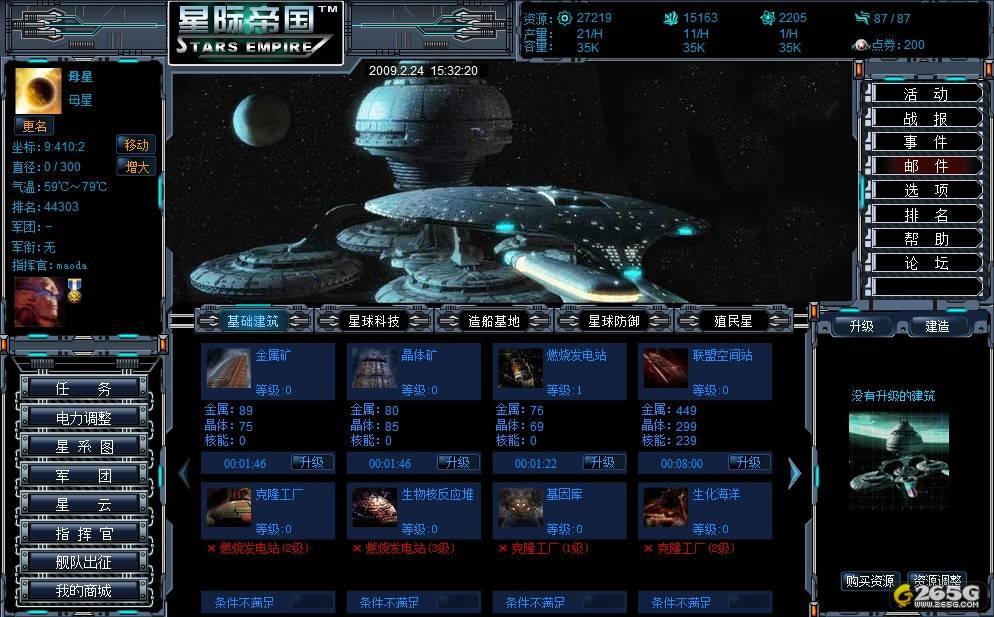994x617 pixels.
Task: Switch to the 星球防御 defense tab
Action: click(x=614, y=321)
